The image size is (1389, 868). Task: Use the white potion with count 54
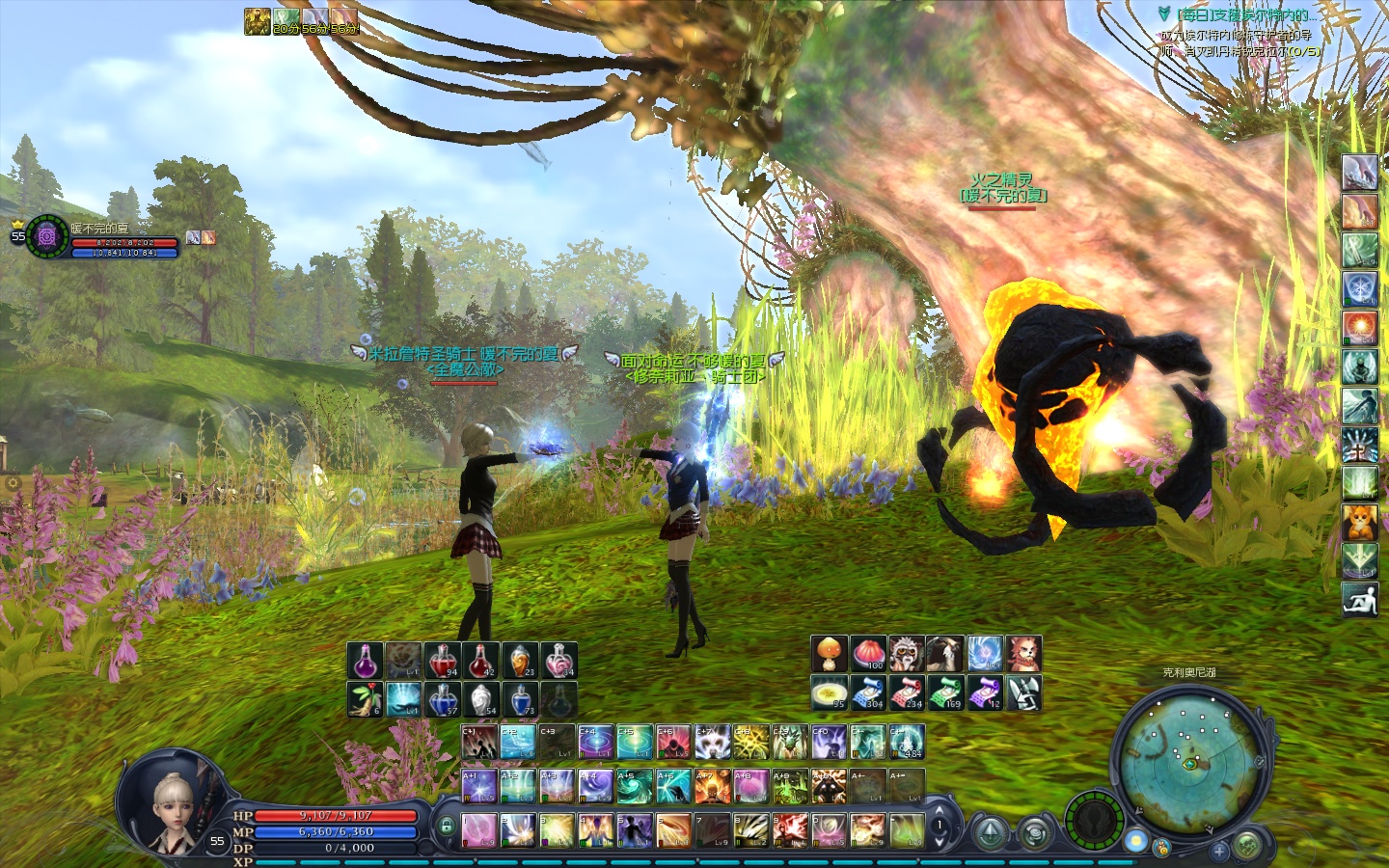481,699
